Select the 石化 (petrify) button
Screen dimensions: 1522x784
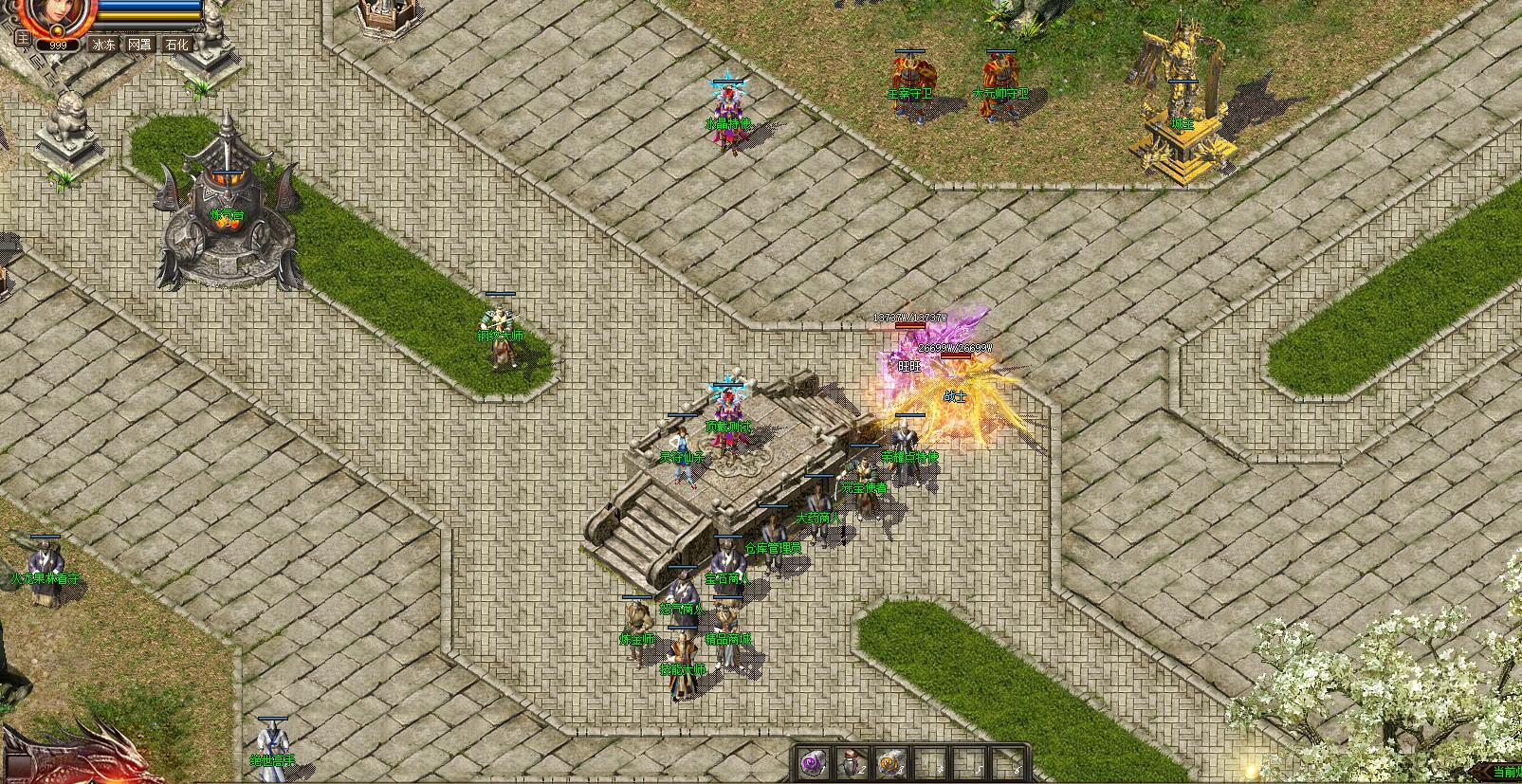pyautogui.click(x=176, y=44)
